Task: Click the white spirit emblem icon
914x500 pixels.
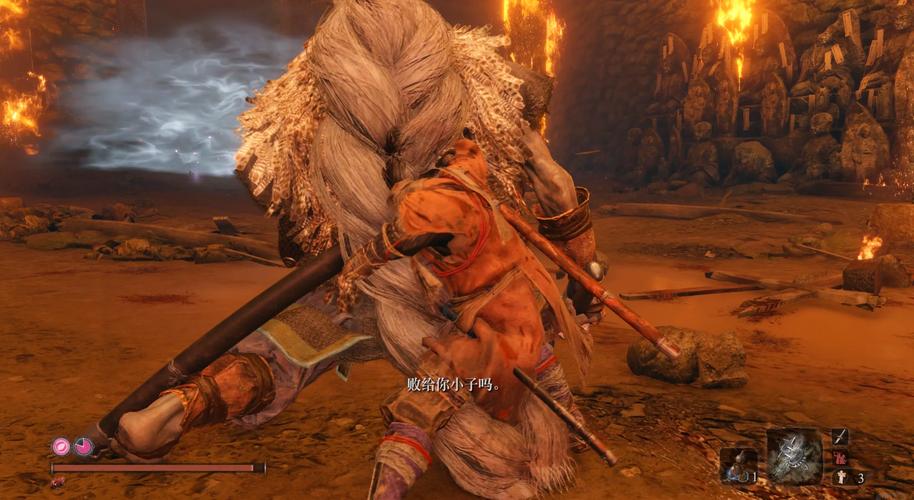Action: pyautogui.click(x=839, y=477)
